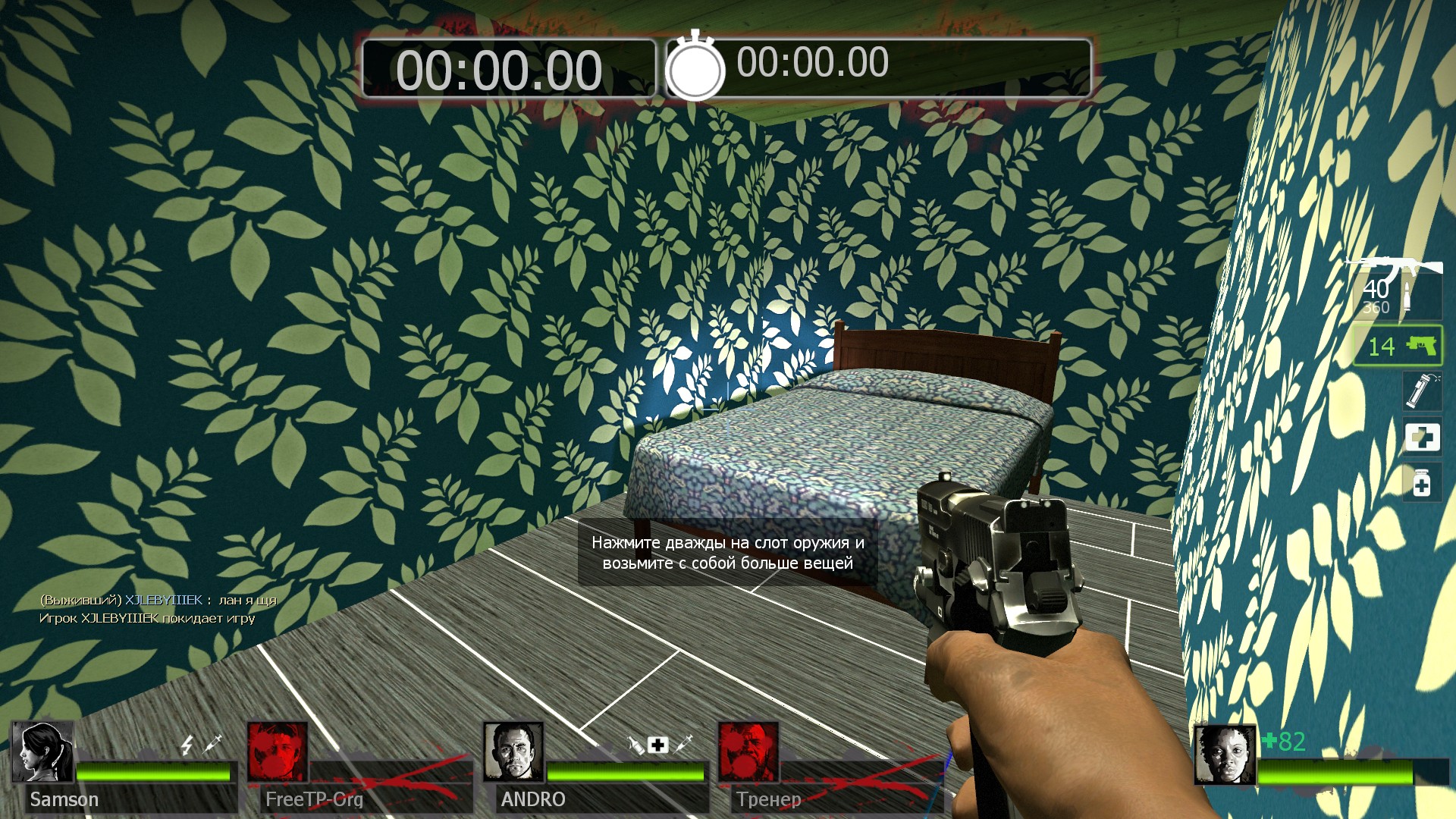
Task: Select the dead Тренер teammate portrait
Action: (x=748, y=752)
